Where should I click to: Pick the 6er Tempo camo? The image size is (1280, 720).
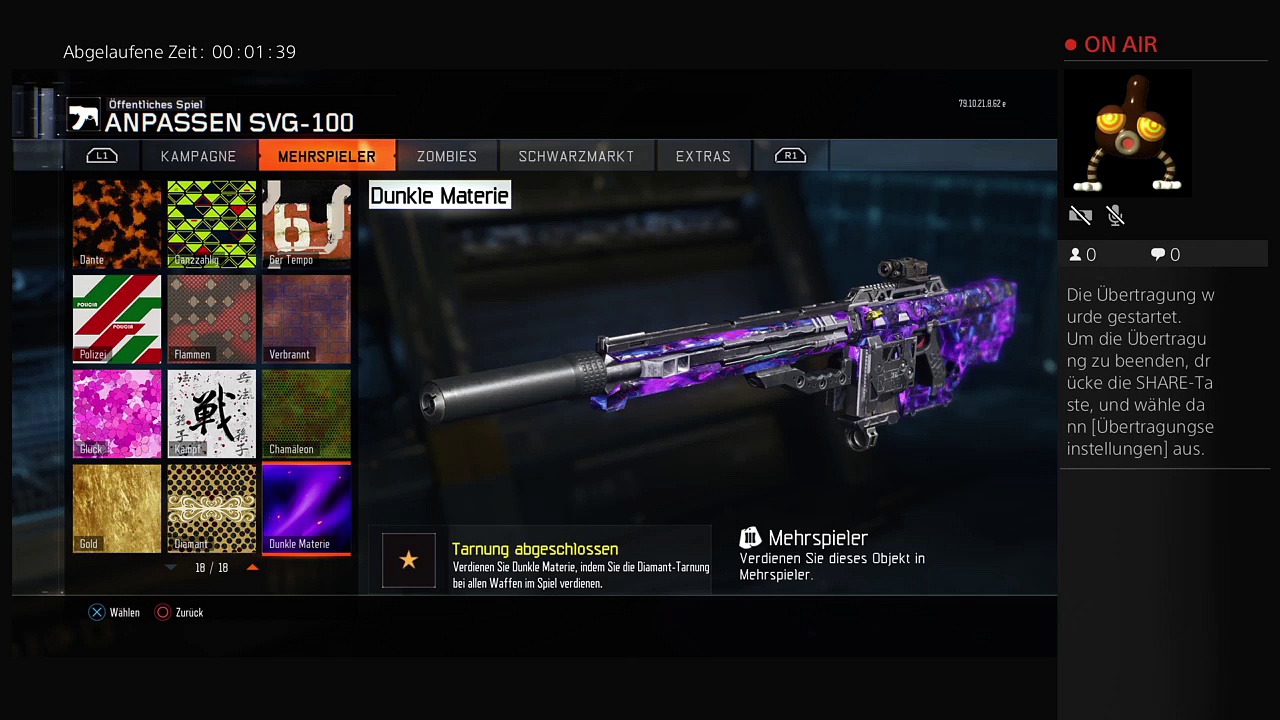click(x=306, y=224)
